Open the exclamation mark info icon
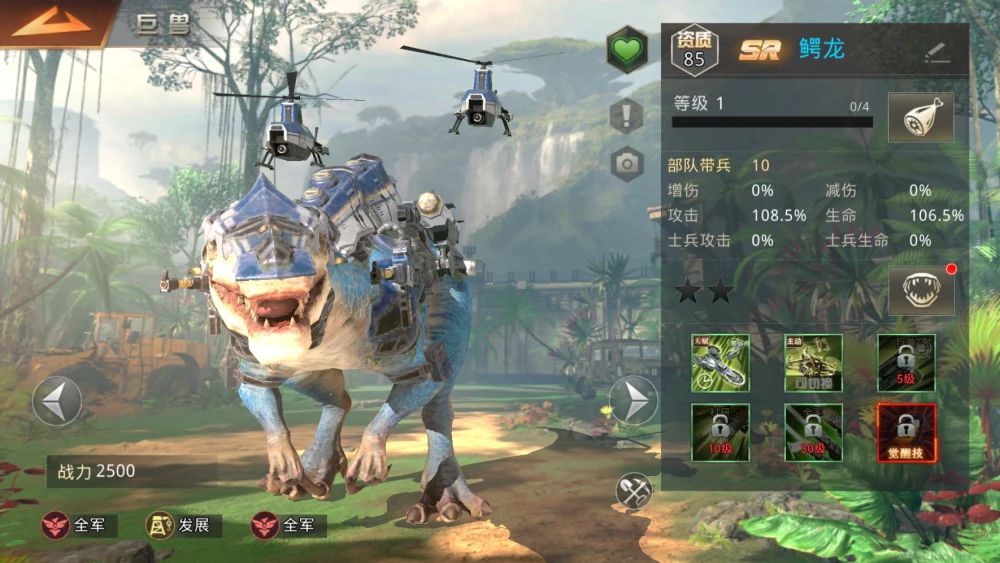 [627, 115]
